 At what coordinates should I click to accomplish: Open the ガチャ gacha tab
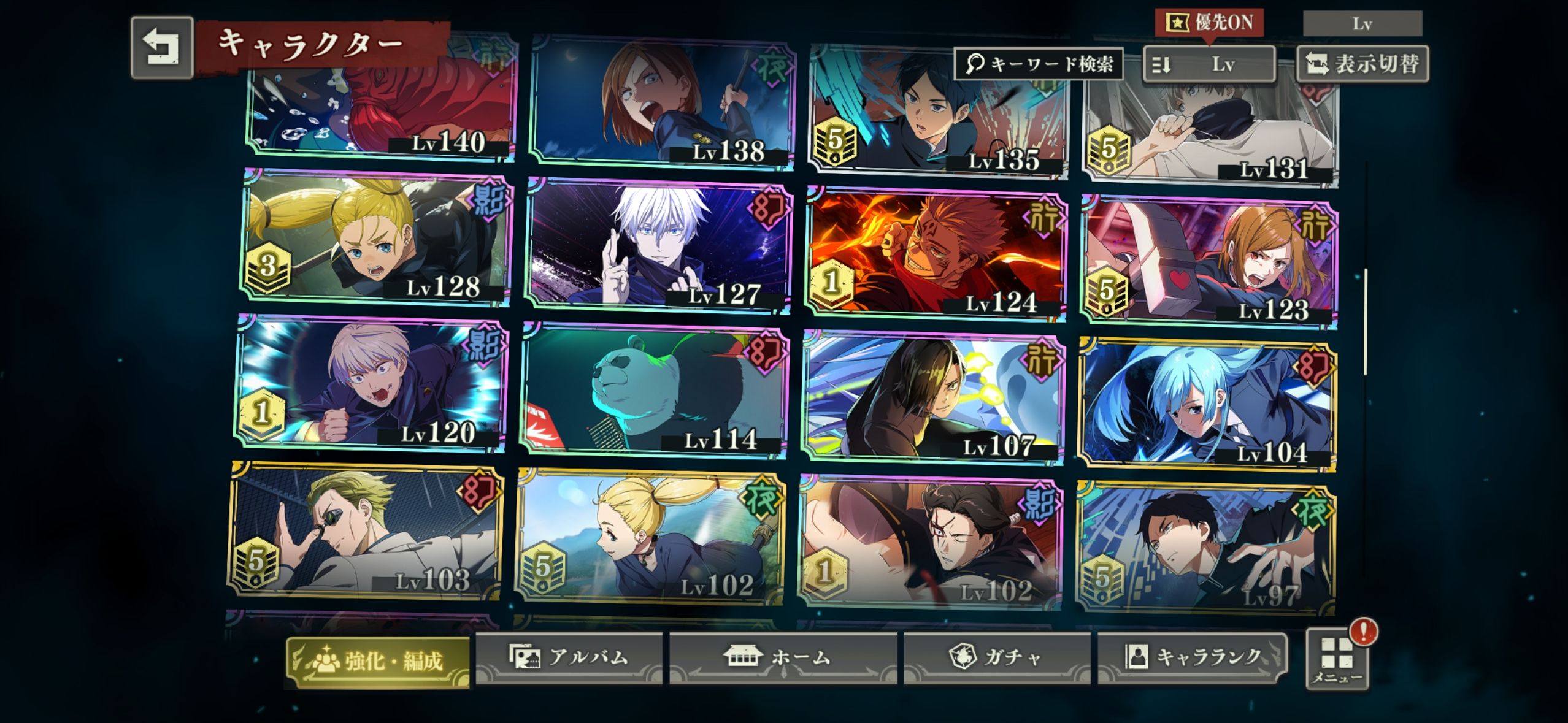996,657
